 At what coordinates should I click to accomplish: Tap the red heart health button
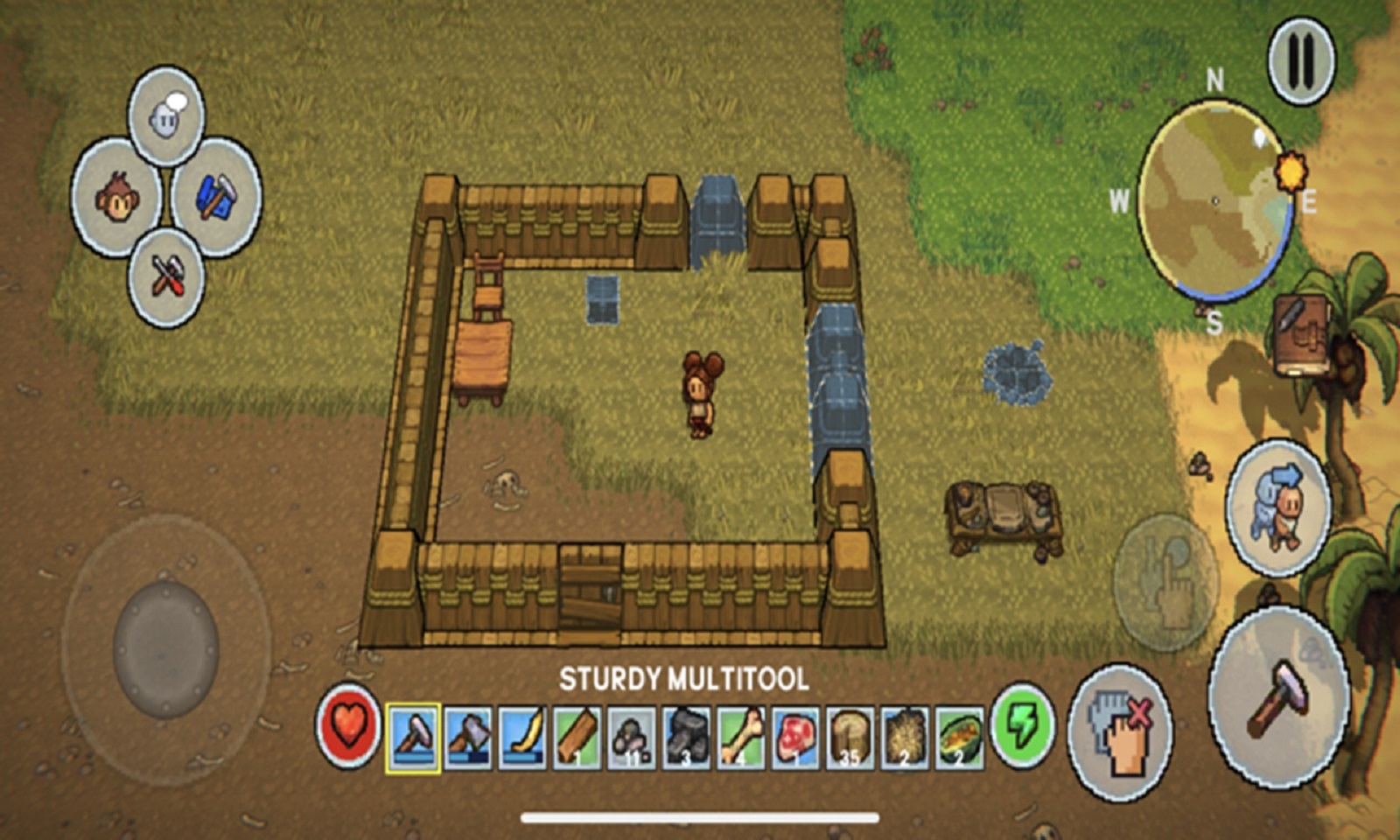pos(348,726)
